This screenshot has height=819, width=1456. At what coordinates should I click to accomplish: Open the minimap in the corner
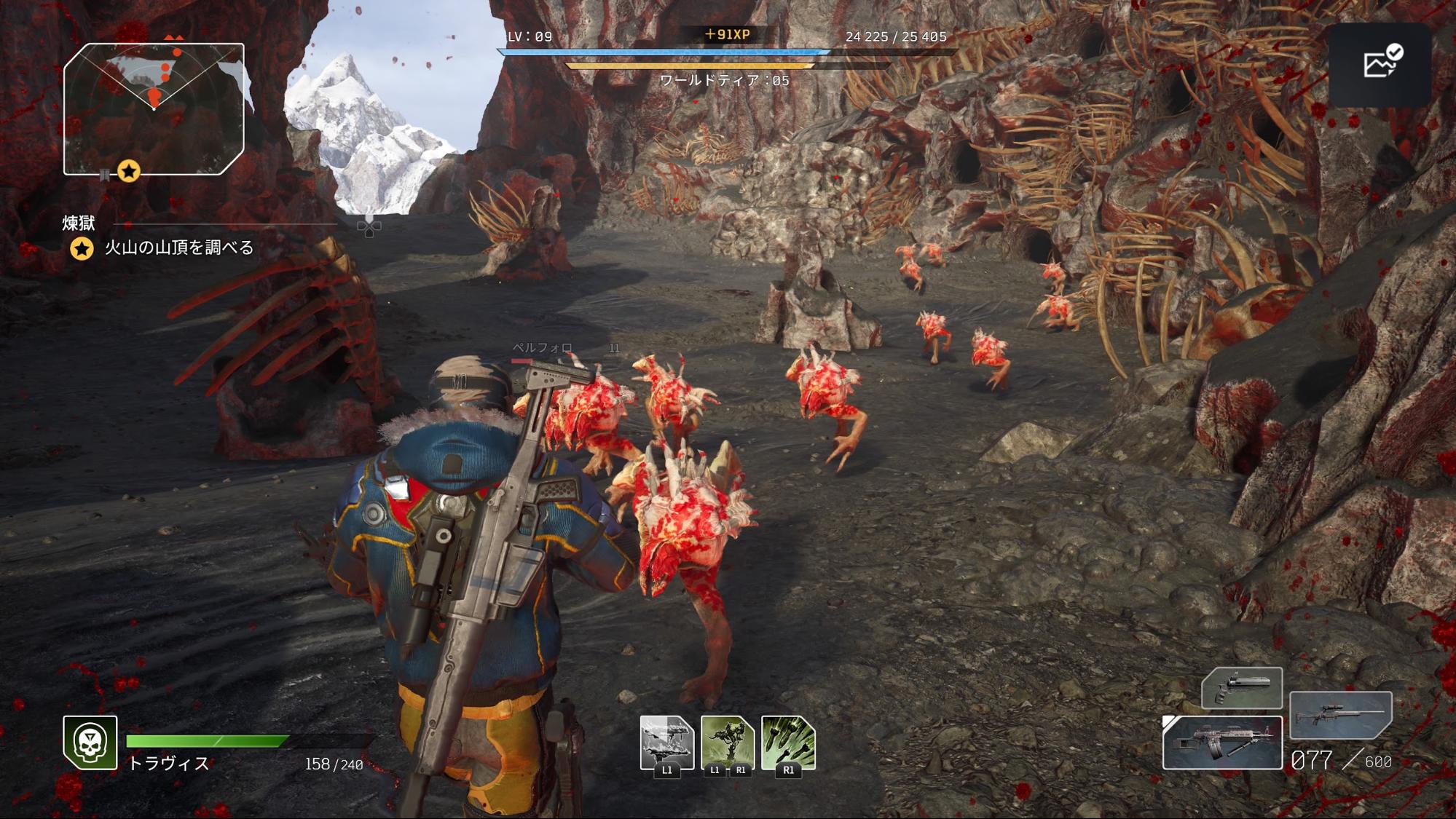pos(154,109)
